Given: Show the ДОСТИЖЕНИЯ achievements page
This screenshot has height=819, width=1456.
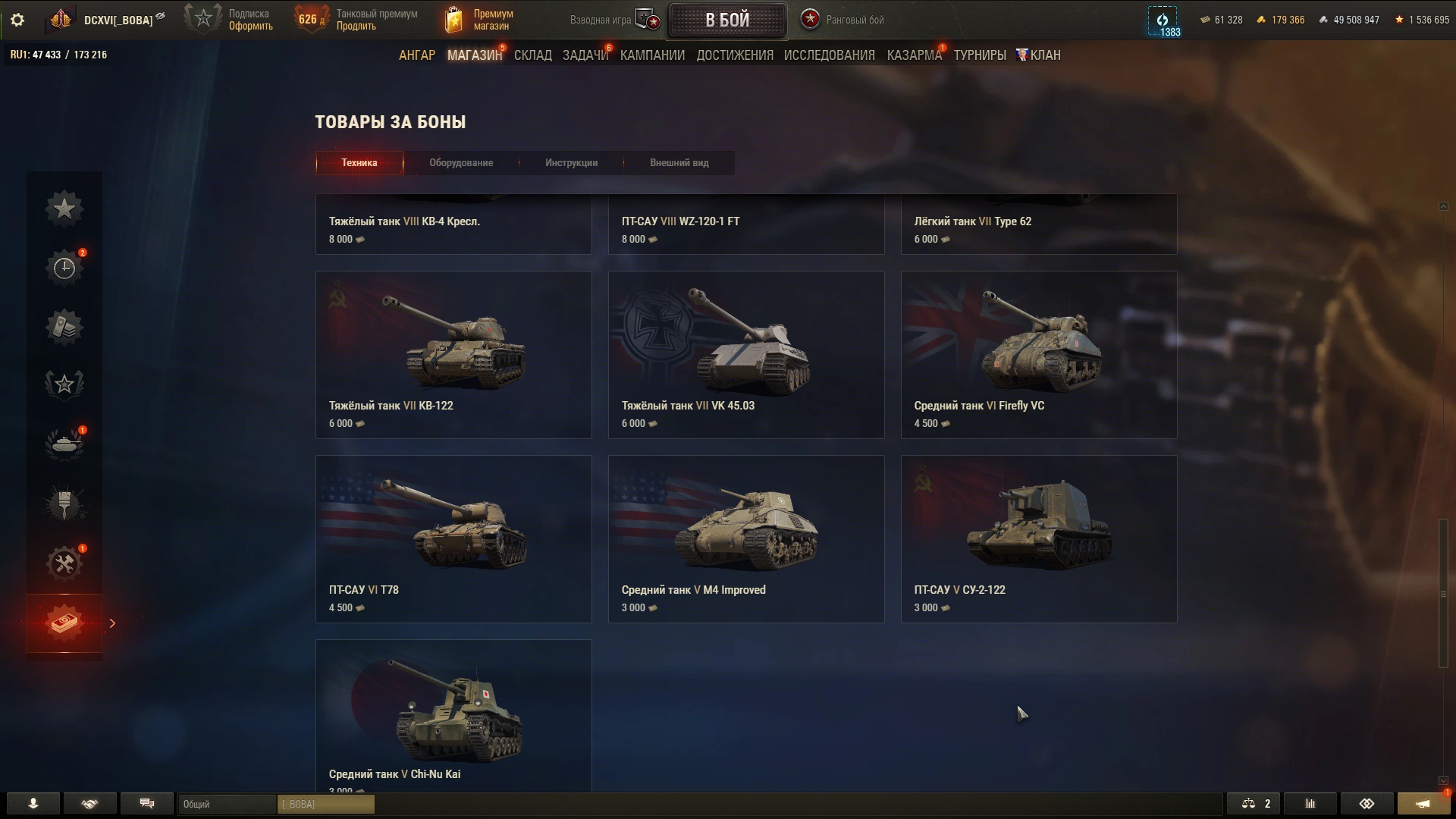Looking at the screenshot, I should click(735, 55).
